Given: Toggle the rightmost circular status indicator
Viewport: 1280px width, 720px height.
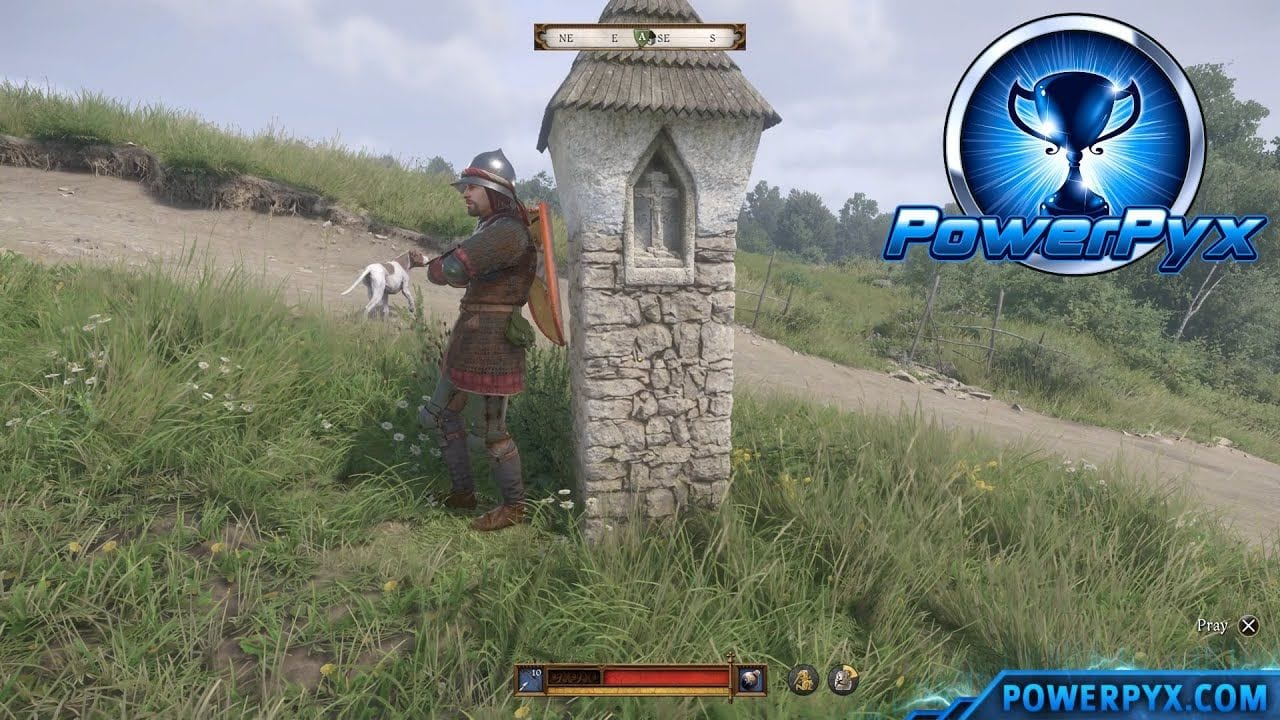Looking at the screenshot, I should (x=845, y=680).
